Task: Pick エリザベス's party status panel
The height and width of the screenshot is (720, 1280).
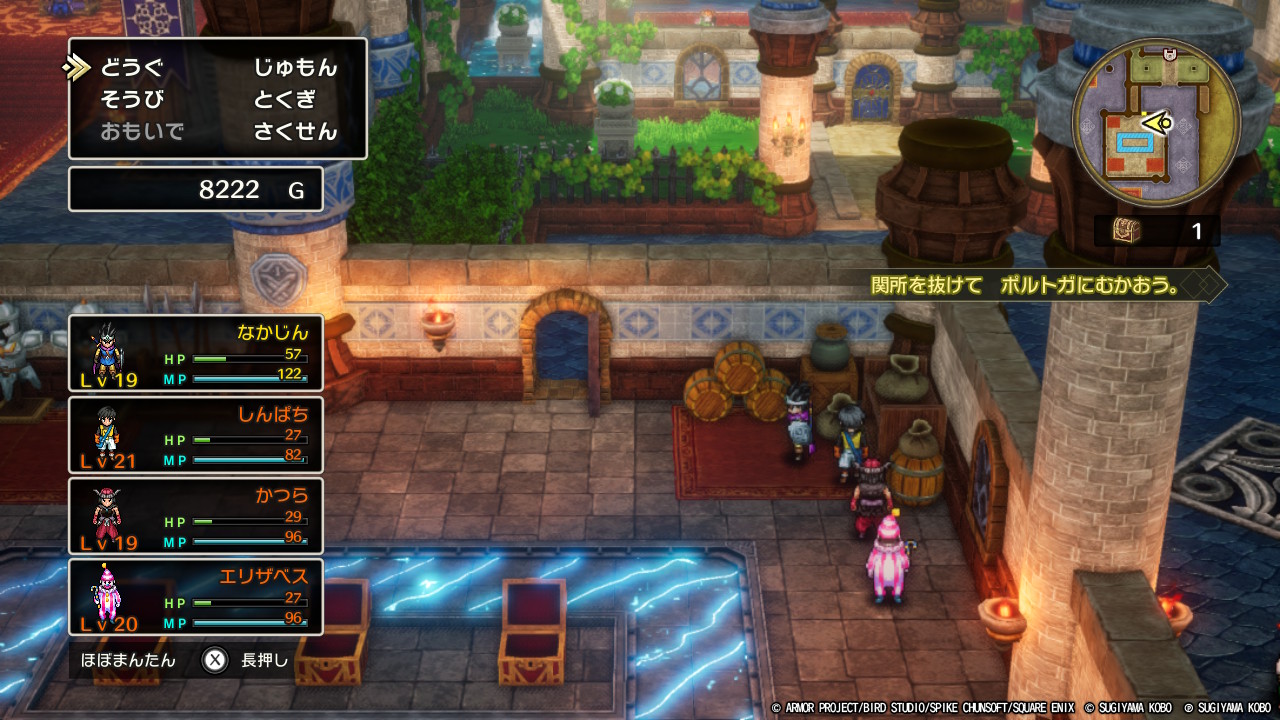Action: [196, 598]
